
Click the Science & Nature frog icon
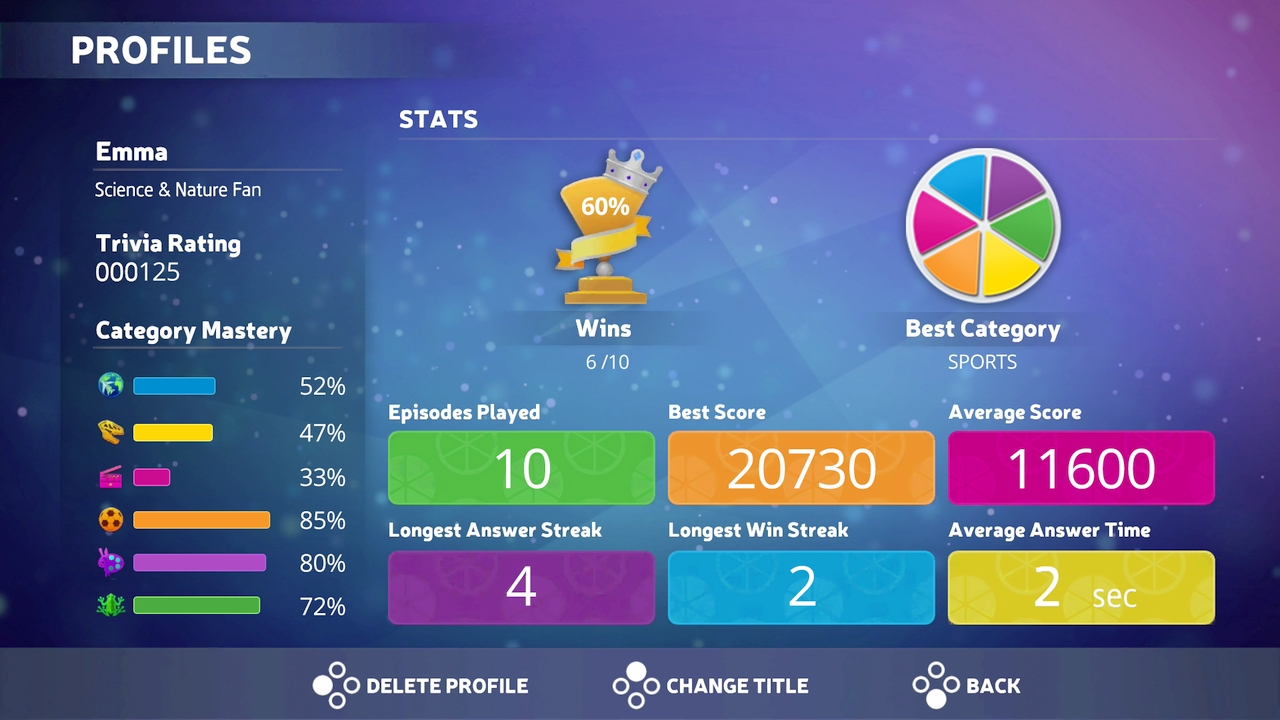pyautogui.click(x=110, y=605)
